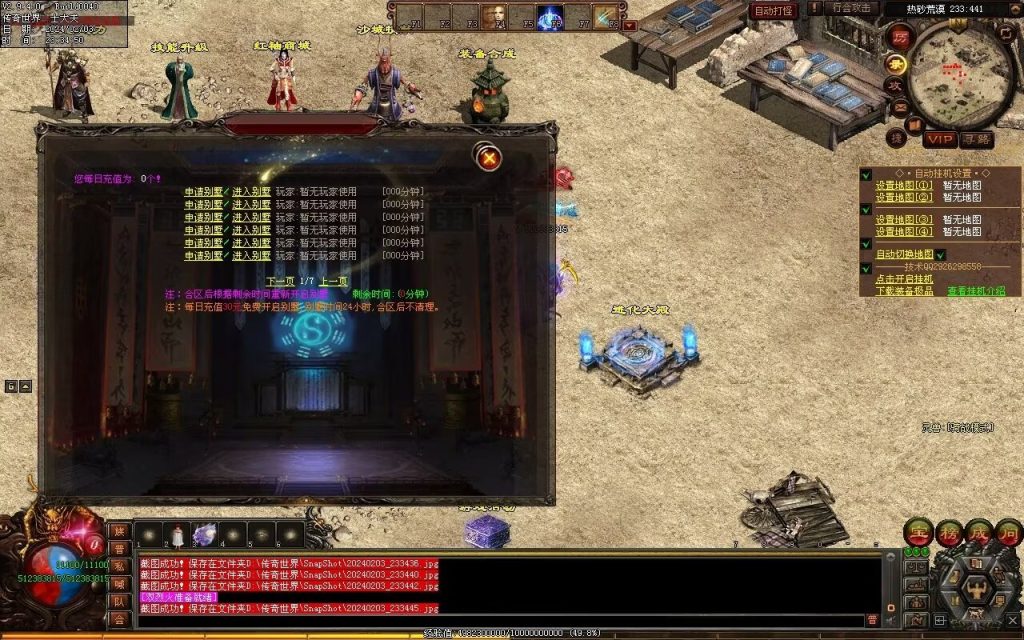Click 设置地图【④】 in the auto-hangup panel
This screenshot has height=640, width=1024.
click(904, 231)
